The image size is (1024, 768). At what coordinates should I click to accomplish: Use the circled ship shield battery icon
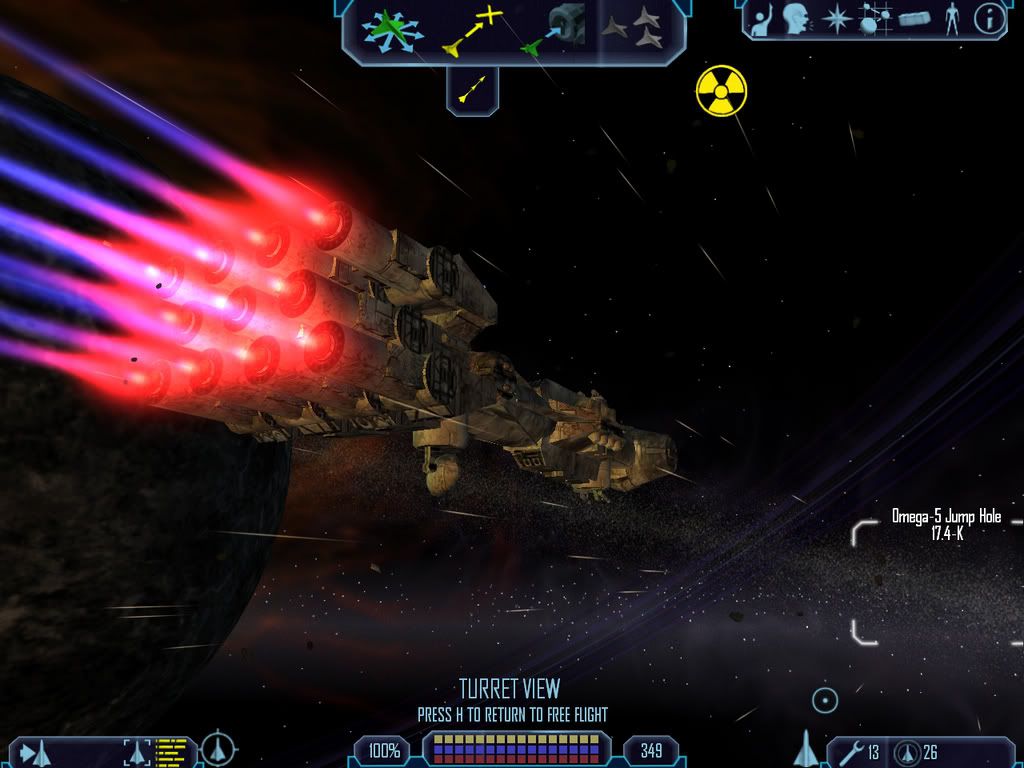(908, 752)
